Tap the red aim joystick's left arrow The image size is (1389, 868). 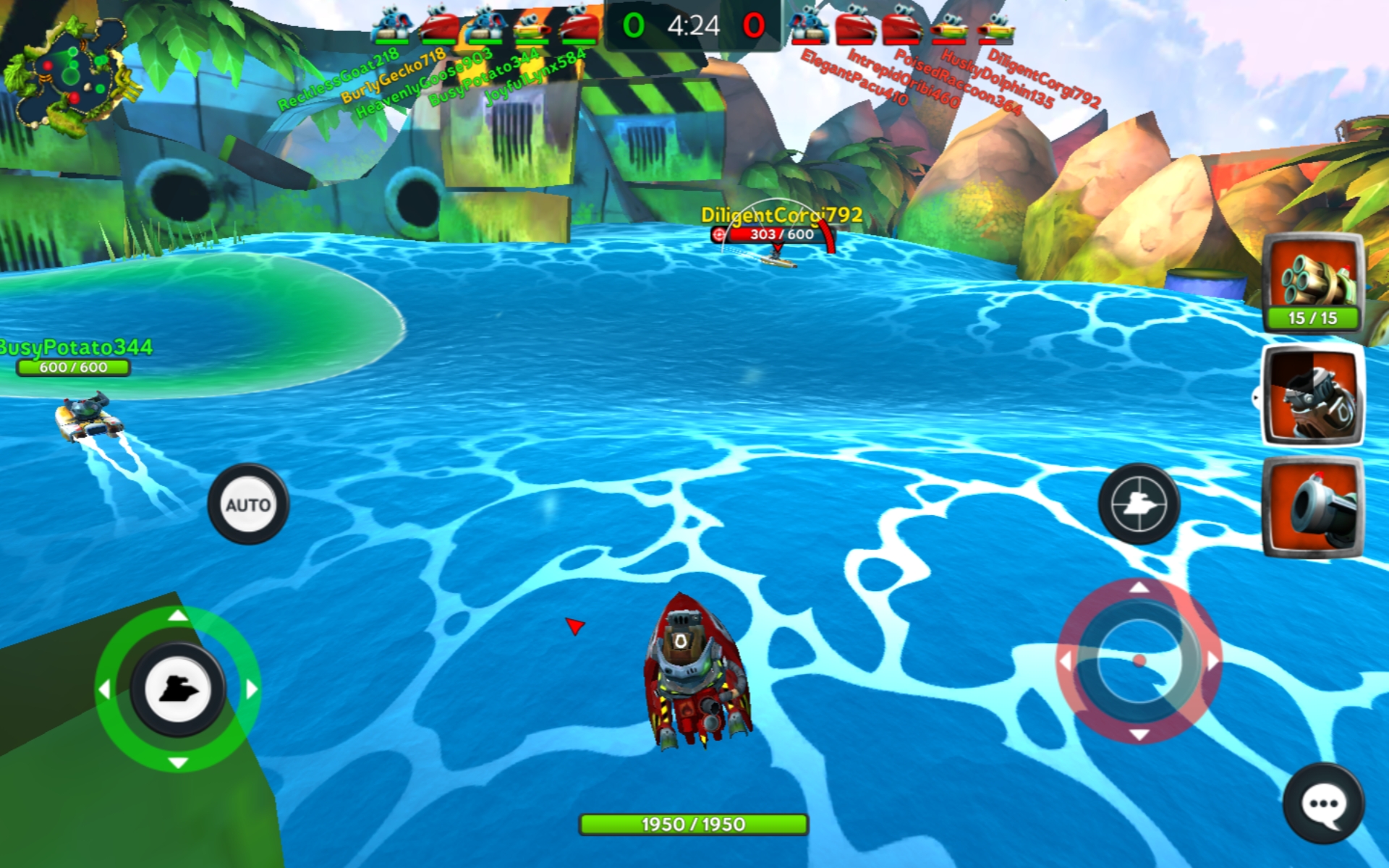click(x=1065, y=660)
